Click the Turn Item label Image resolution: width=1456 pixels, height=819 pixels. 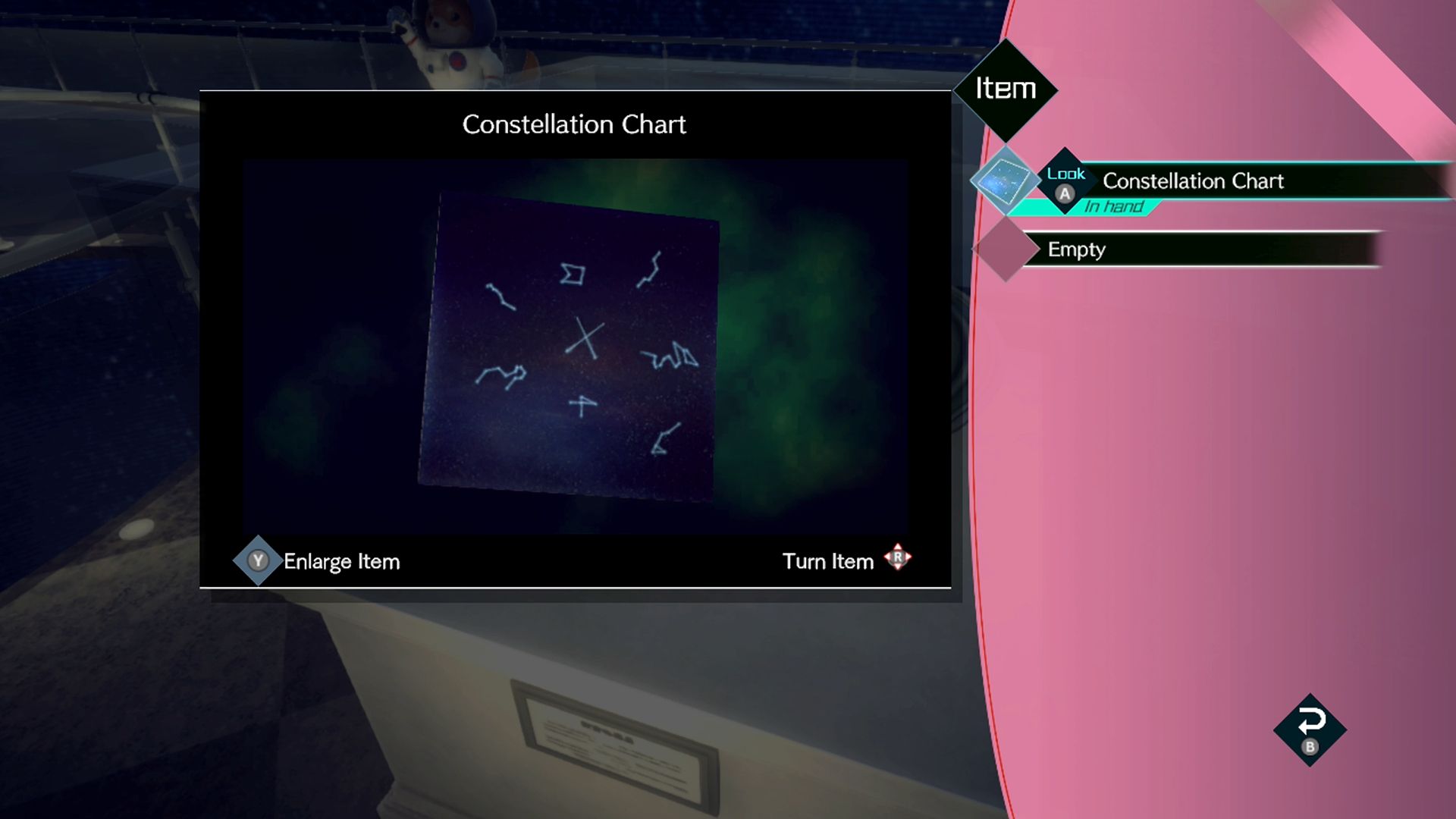[830, 561]
